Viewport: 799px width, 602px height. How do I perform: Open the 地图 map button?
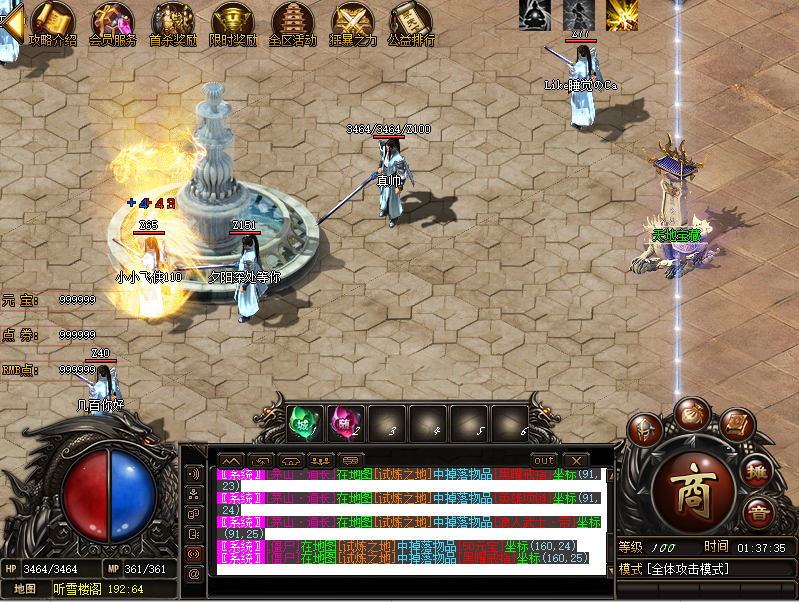24,589
